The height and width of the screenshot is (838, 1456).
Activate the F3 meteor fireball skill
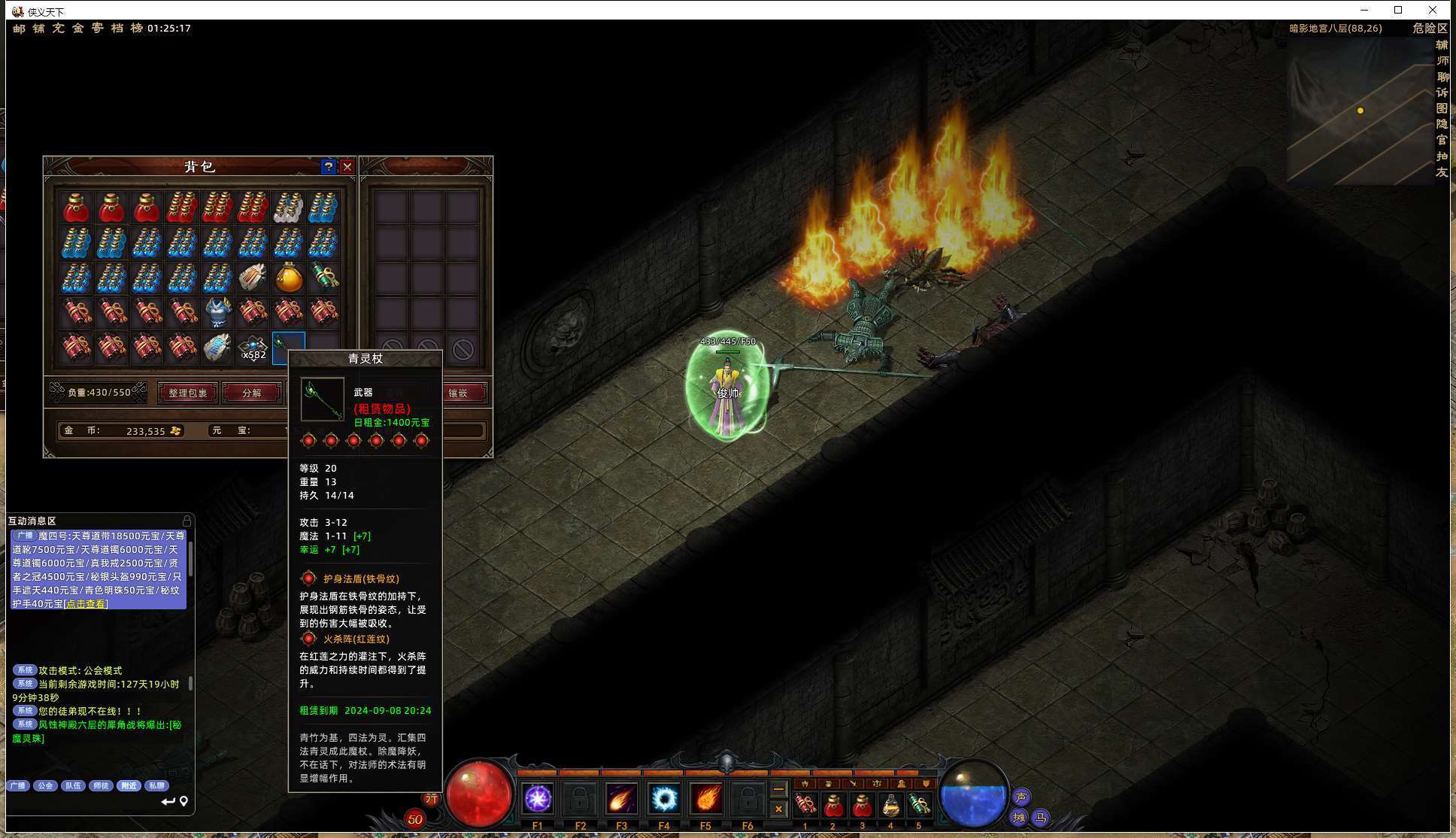(x=621, y=799)
